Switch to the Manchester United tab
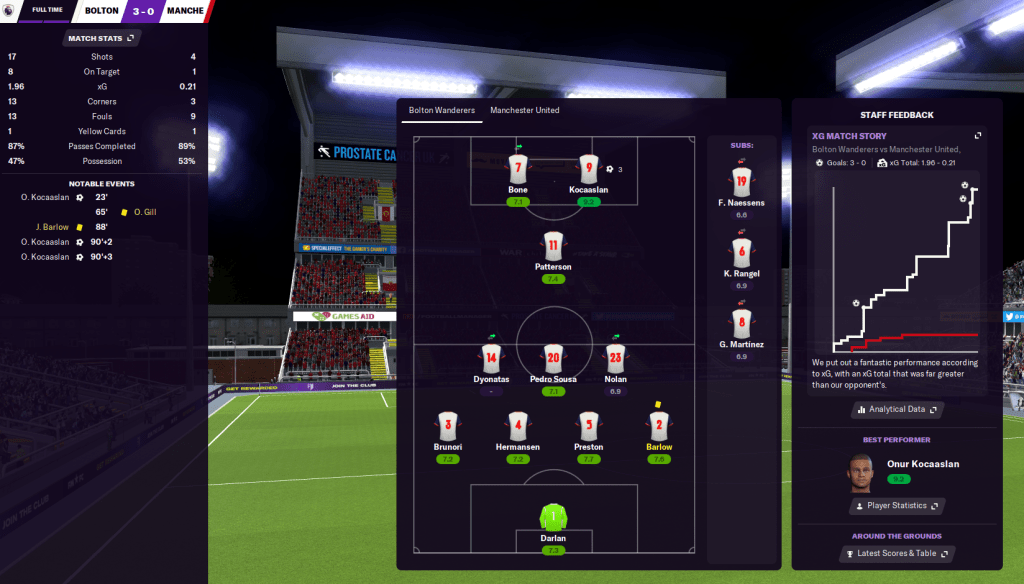The width and height of the screenshot is (1024, 584). pos(524,110)
